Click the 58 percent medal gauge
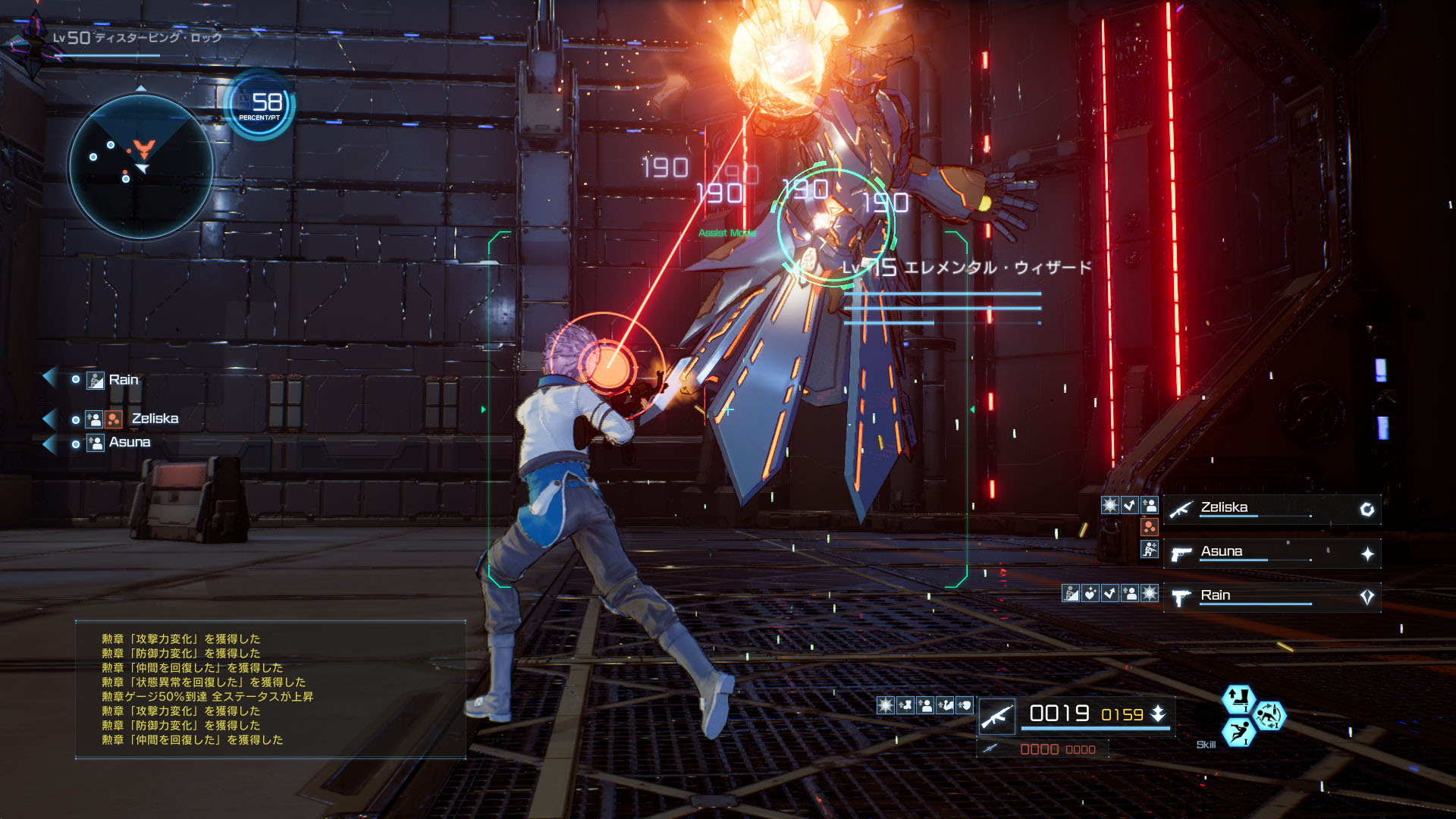Viewport: 1456px width, 819px height. 261,105
